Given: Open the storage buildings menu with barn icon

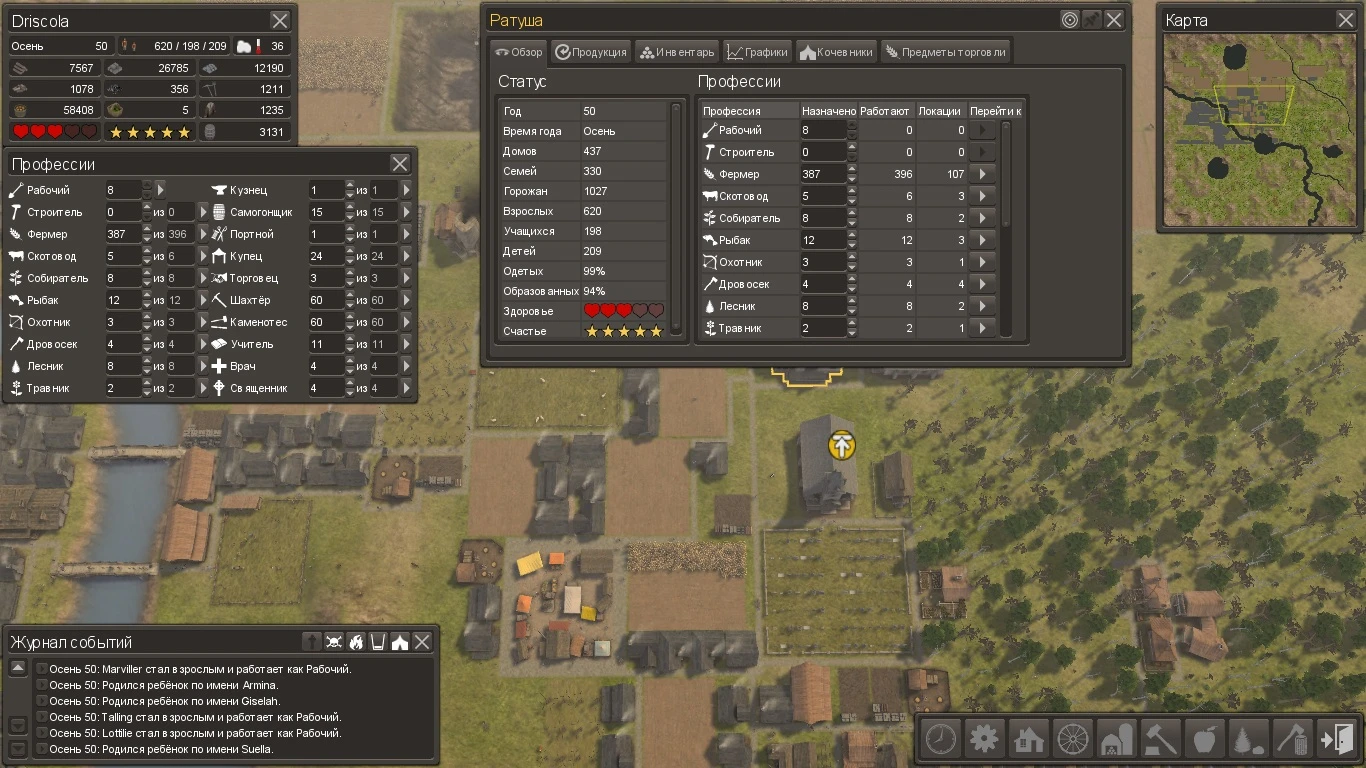Looking at the screenshot, I should pyautogui.click(x=1116, y=738).
